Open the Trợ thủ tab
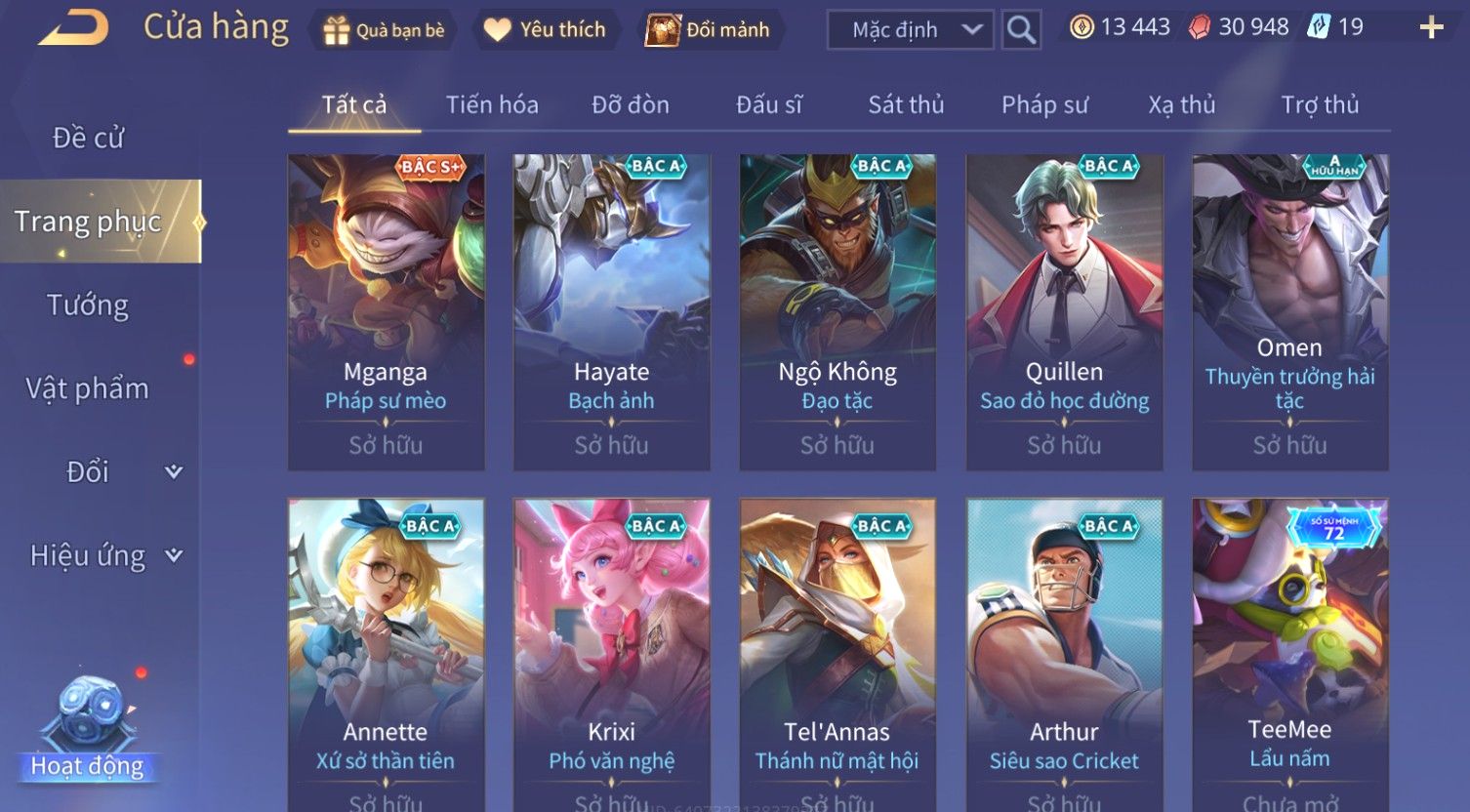 click(x=1320, y=104)
